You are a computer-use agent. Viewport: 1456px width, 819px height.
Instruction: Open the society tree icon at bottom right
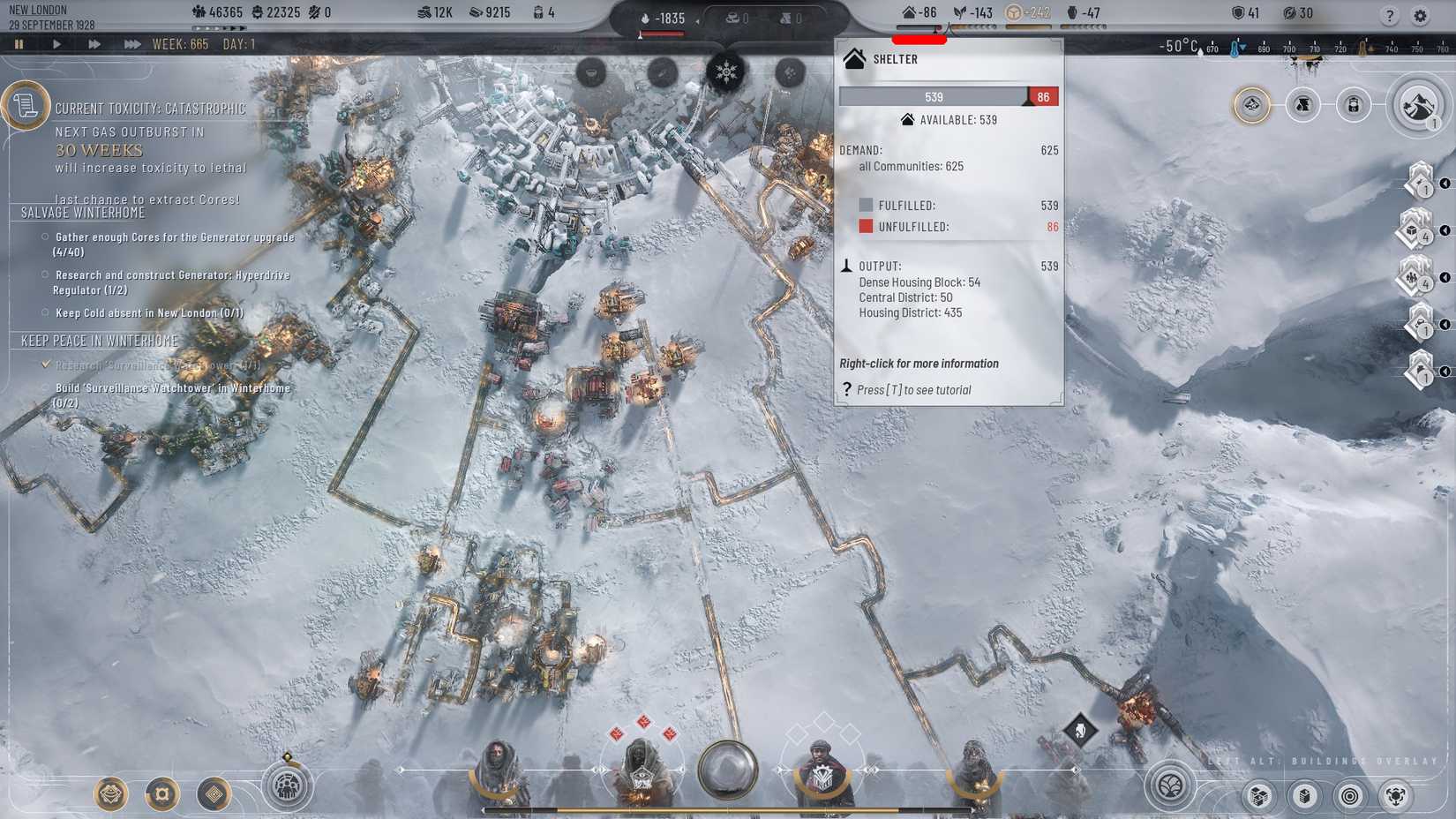point(1171,785)
